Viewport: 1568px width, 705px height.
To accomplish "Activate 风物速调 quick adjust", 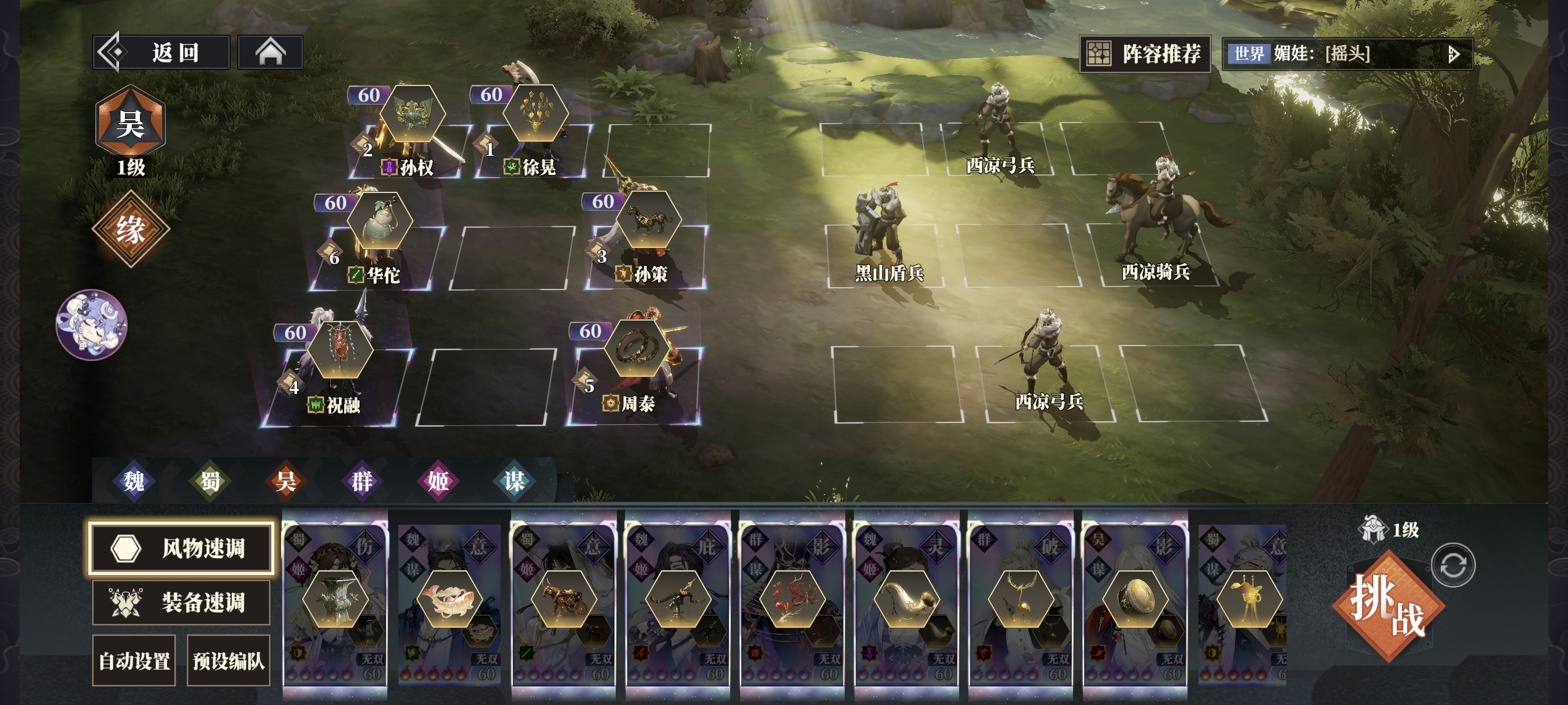I will (181, 547).
